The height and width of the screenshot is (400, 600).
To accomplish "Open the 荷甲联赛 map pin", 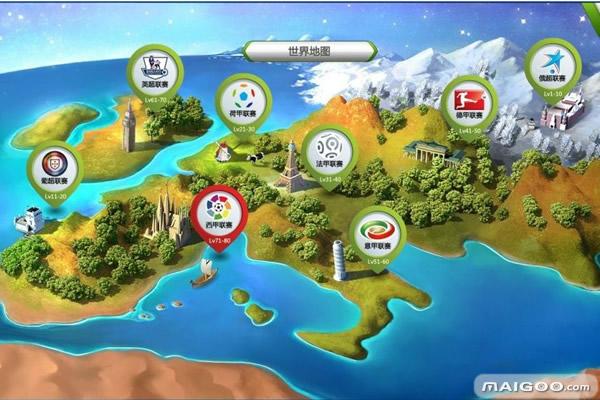I will click(241, 103).
